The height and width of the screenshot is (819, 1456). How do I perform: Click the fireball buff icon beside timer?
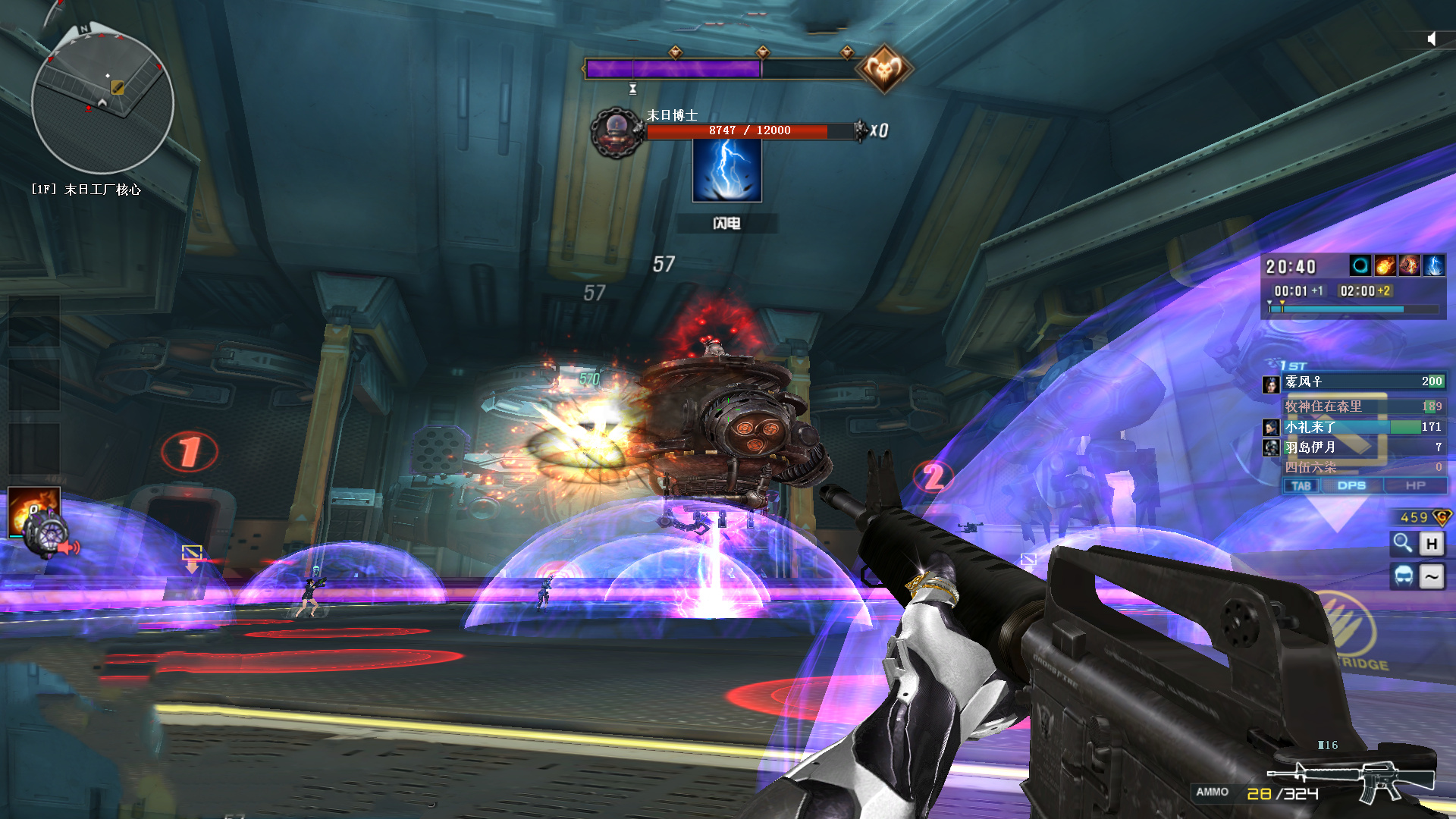pos(1385,265)
